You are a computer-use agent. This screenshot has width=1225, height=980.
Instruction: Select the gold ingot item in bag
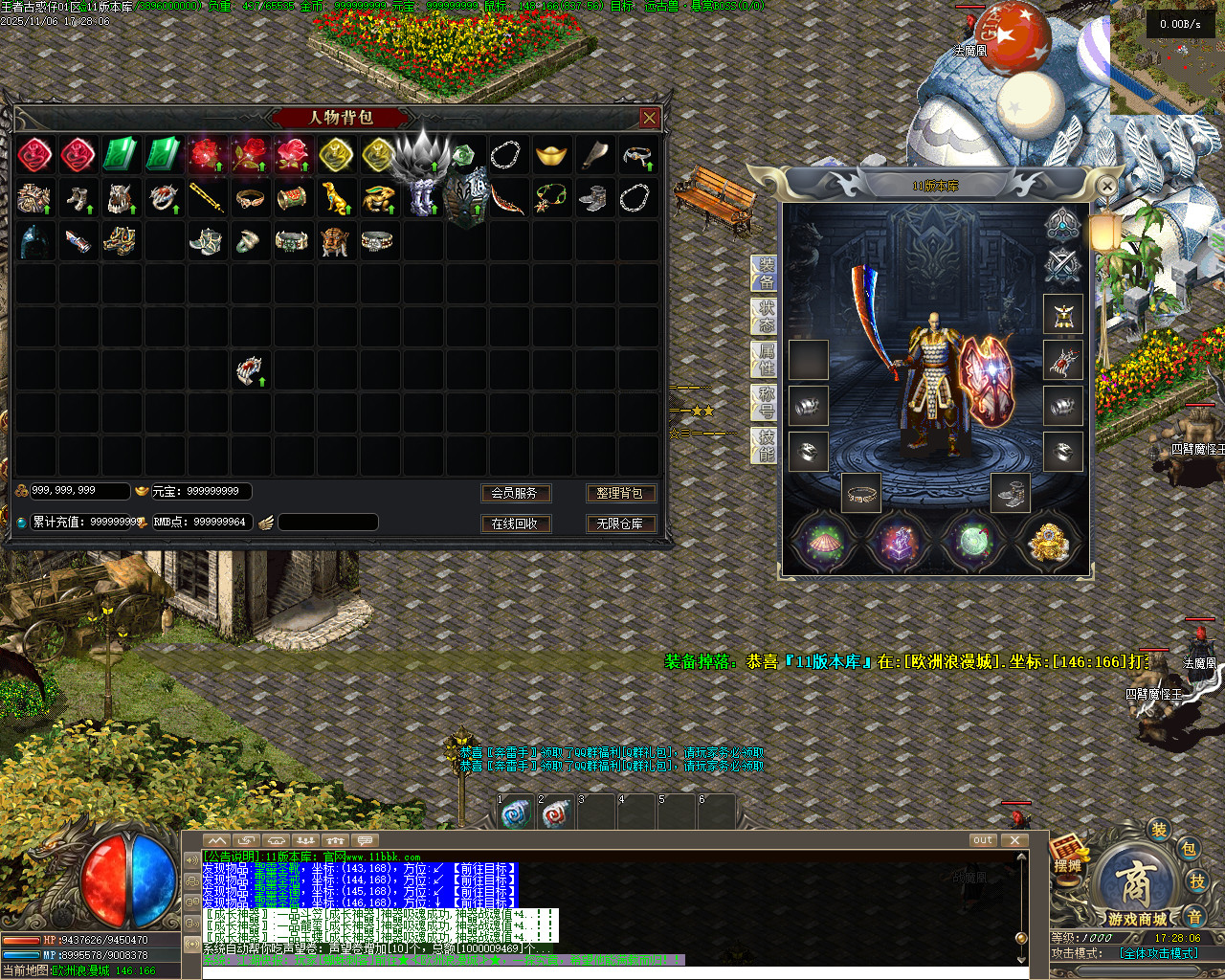550,155
